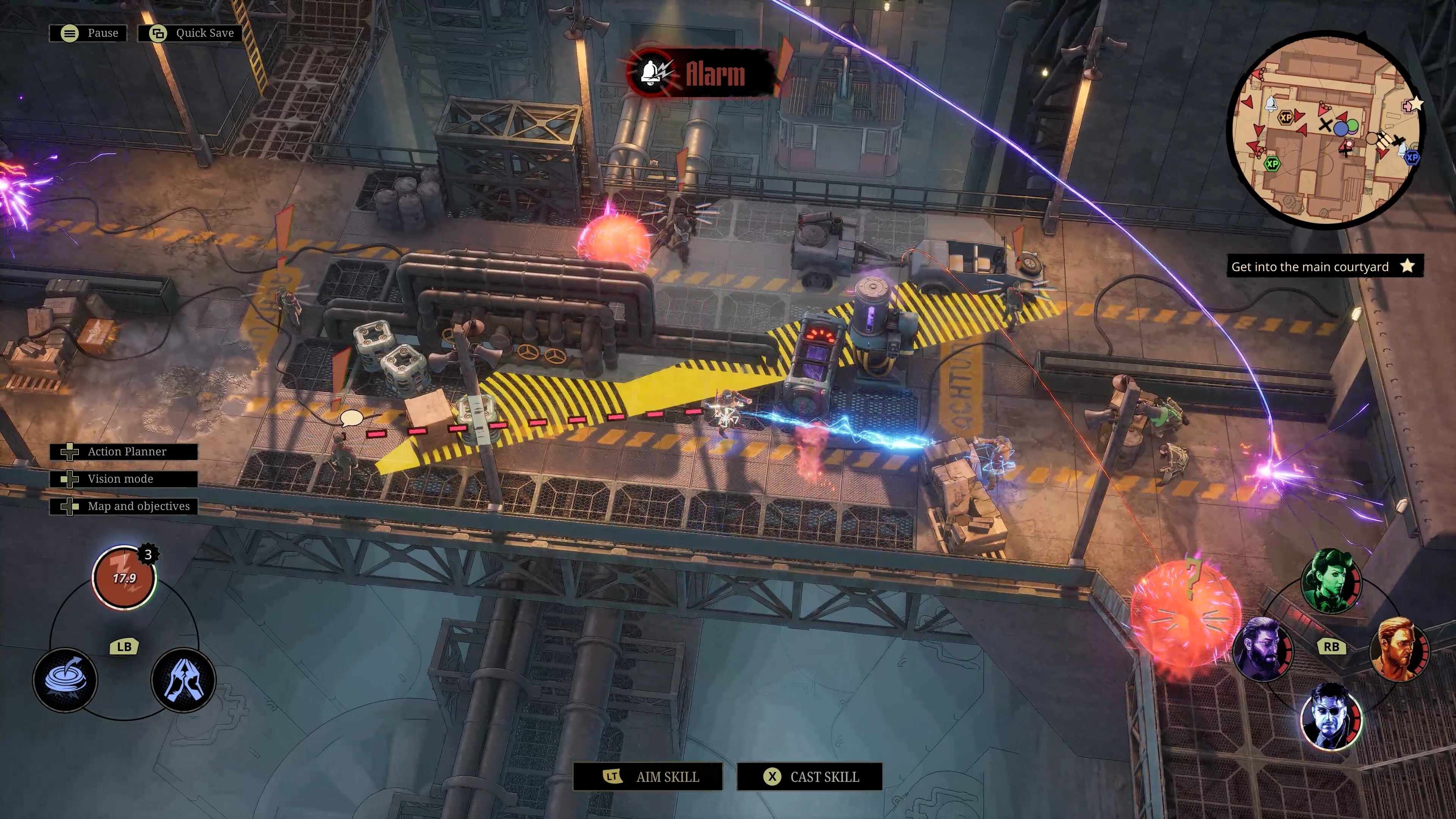This screenshot has width=1456, height=819.
Task: Activate the raised hands skill icon
Action: [x=183, y=679]
